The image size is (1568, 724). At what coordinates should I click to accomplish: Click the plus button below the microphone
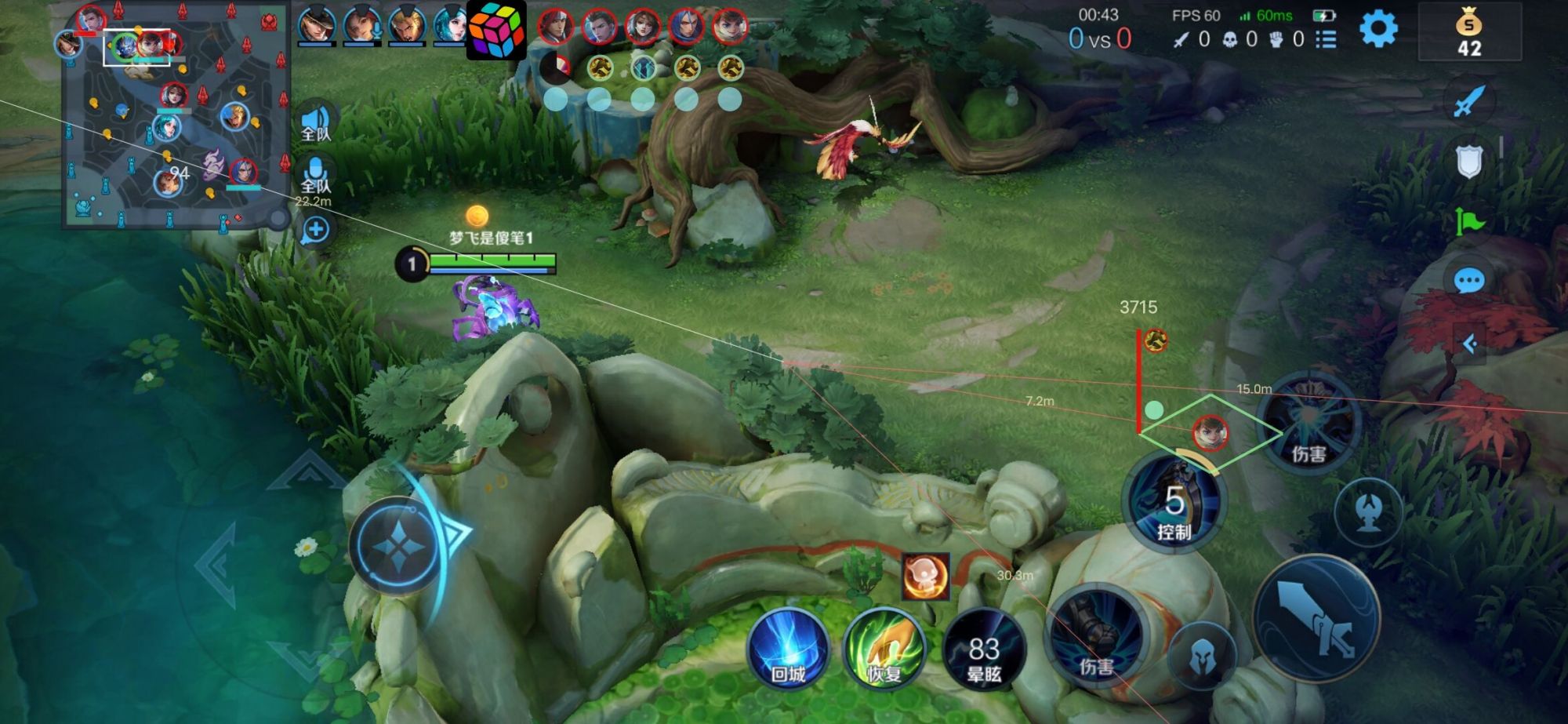pyautogui.click(x=315, y=230)
